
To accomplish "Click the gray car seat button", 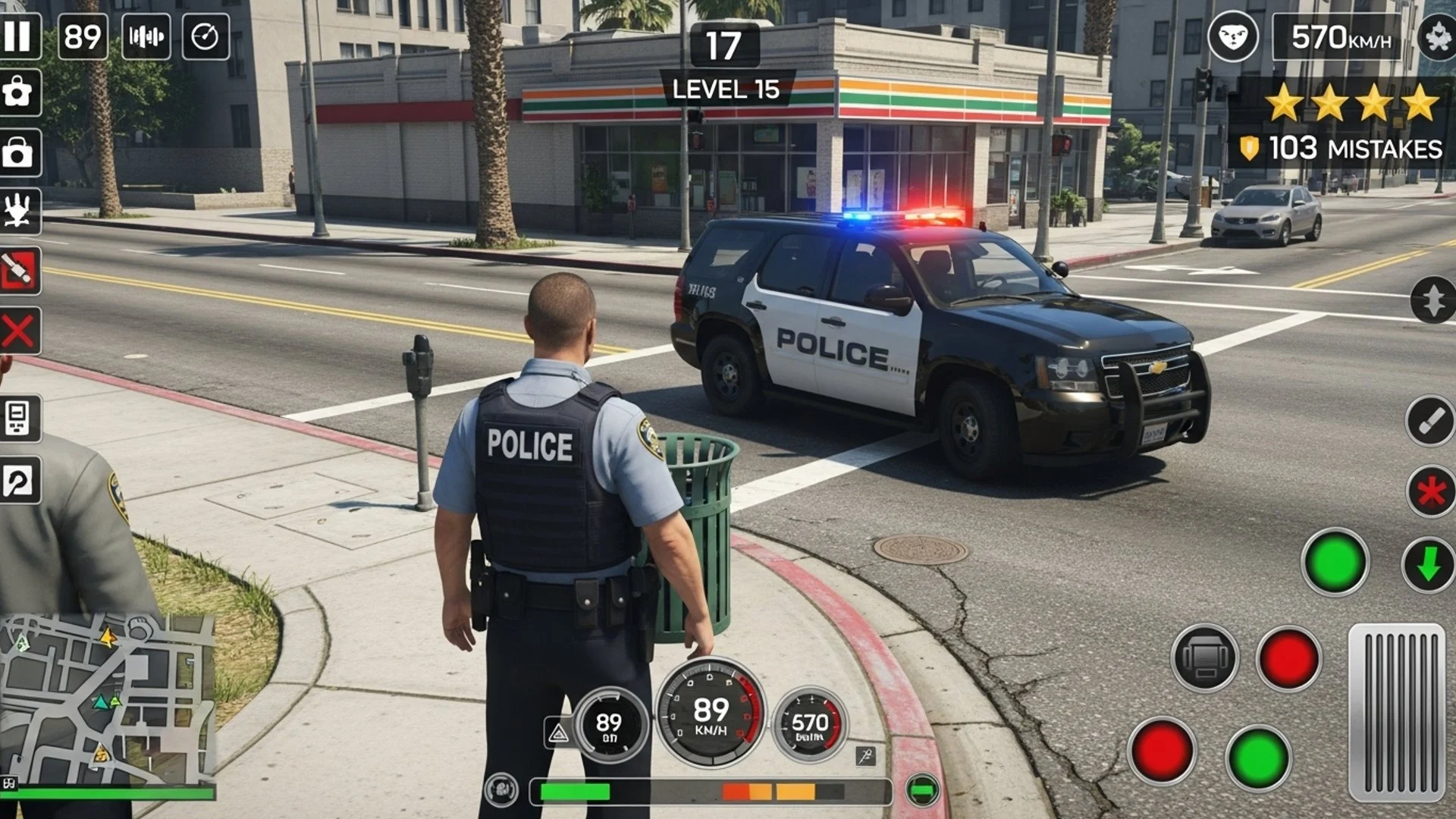I will 1204,657.
